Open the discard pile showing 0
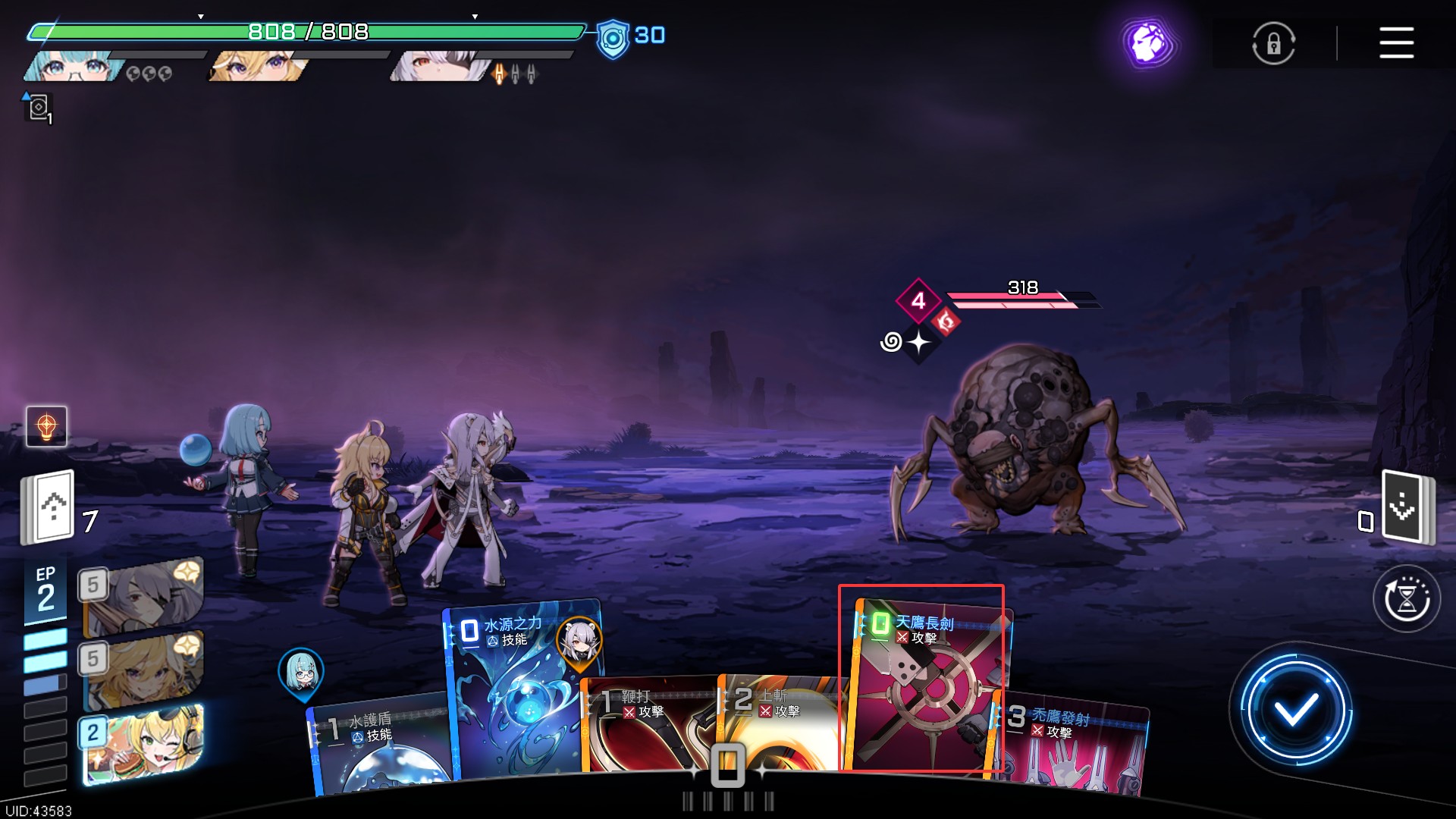Screen dimensions: 1456x819 tap(1407, 507)
